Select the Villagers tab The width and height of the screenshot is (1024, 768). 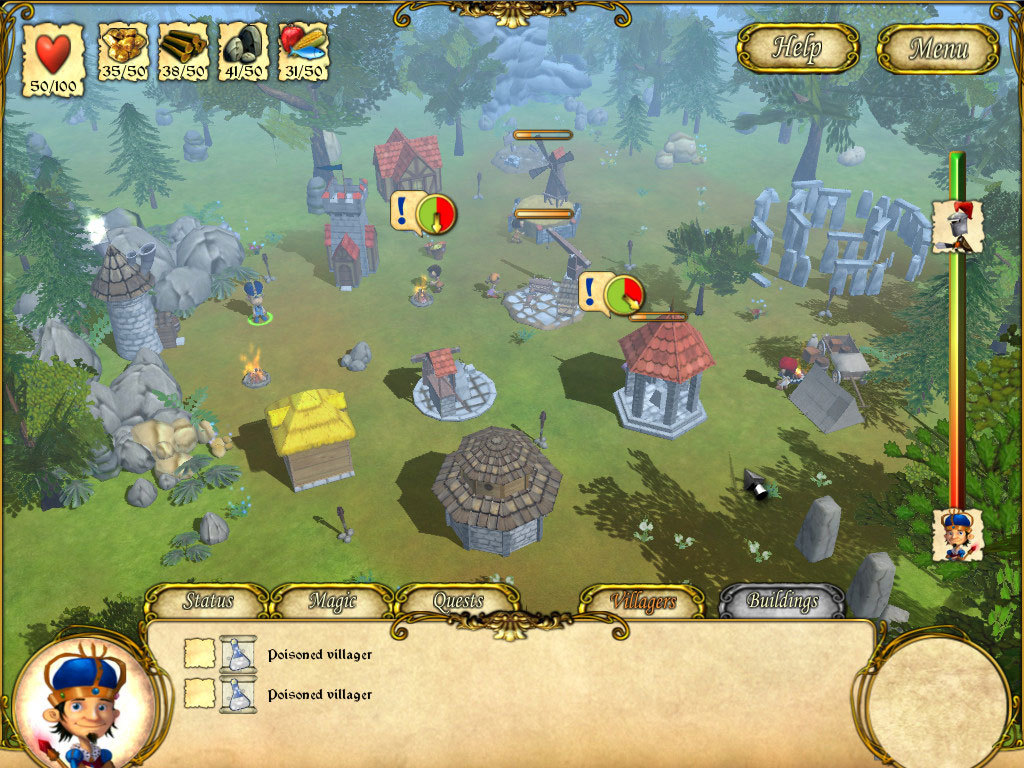(x=642, y=602)
